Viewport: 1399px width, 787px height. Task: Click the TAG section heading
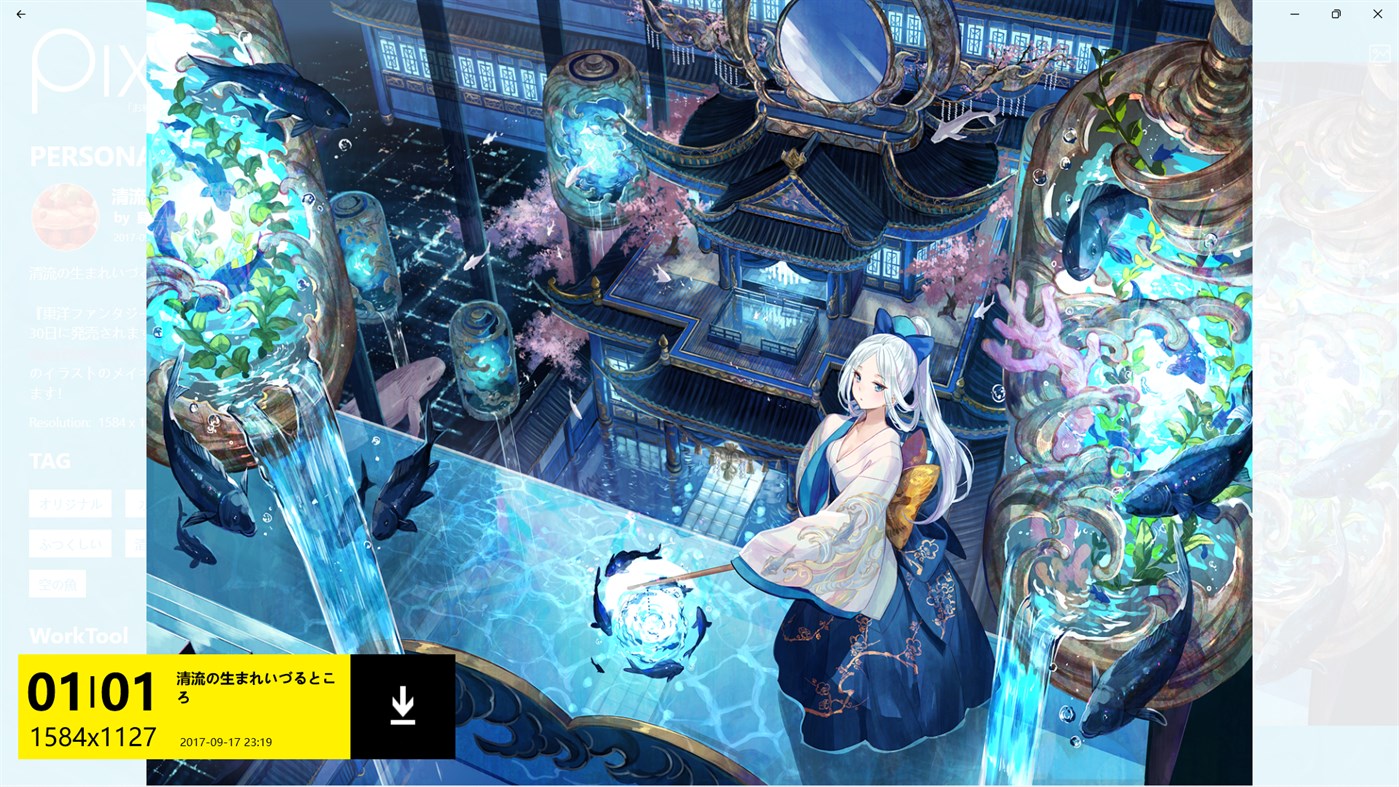(x=49, y=460)
